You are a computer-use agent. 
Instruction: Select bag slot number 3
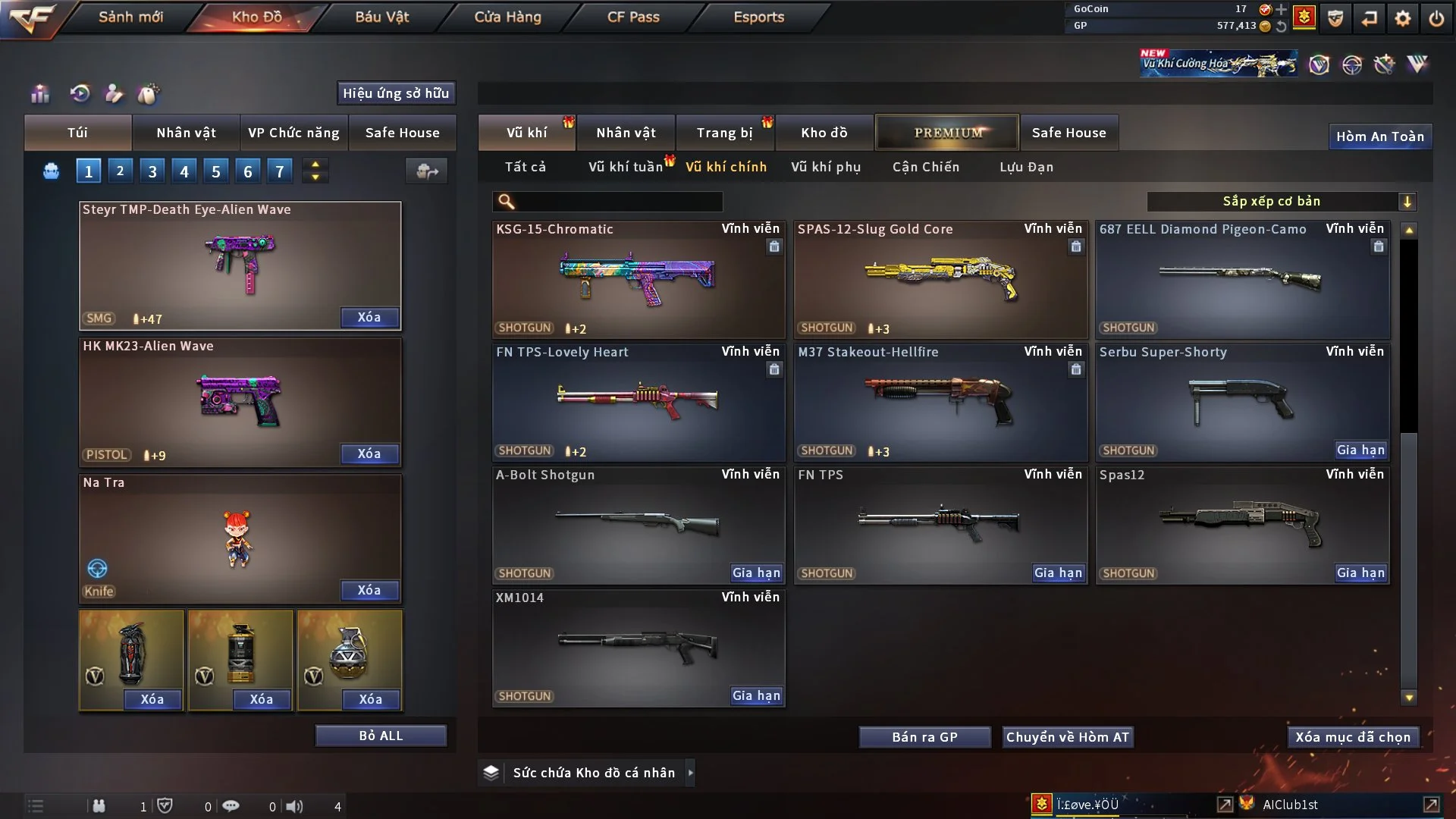pyautogui.click(x=152, y=171)
